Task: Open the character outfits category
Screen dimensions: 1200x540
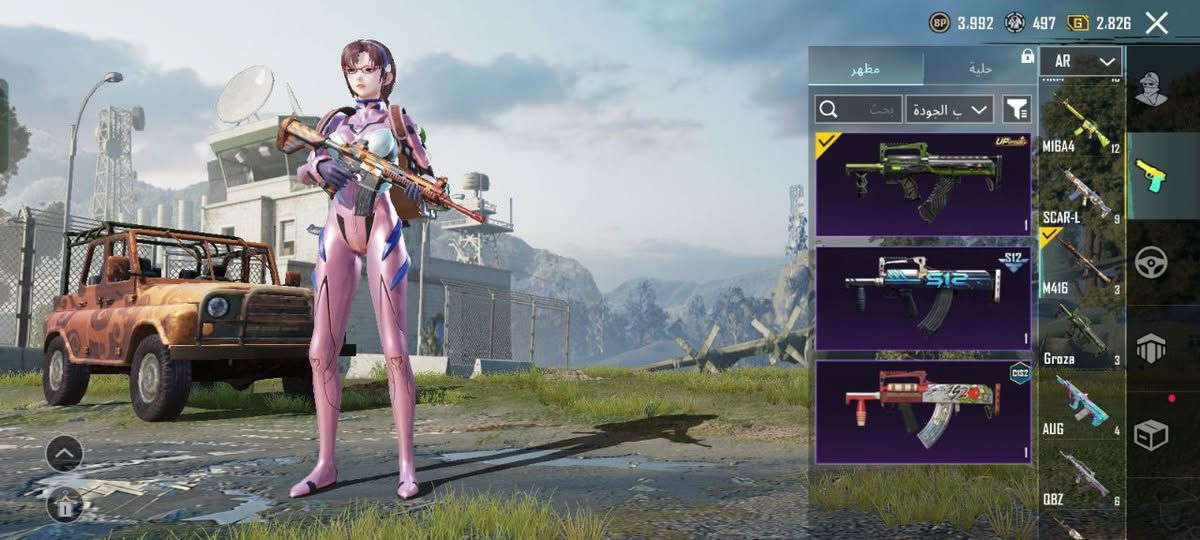Action: 1151,89
